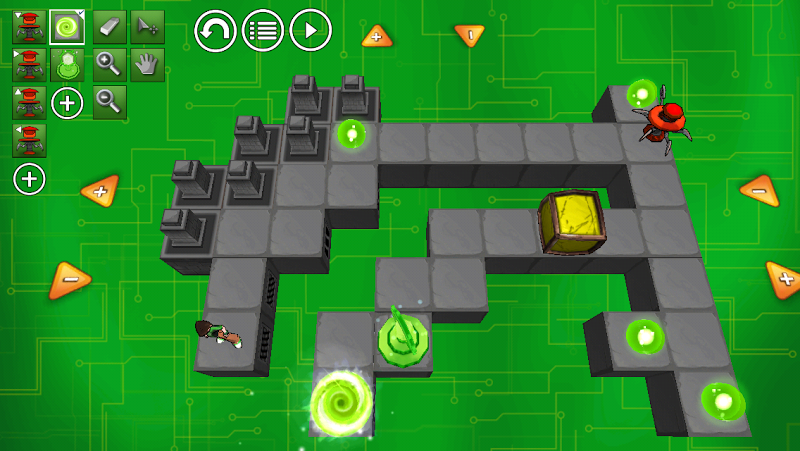Select the left-facing red robot tile
Image resolution: width=800 pixels, height=451 pixels.
29,139
